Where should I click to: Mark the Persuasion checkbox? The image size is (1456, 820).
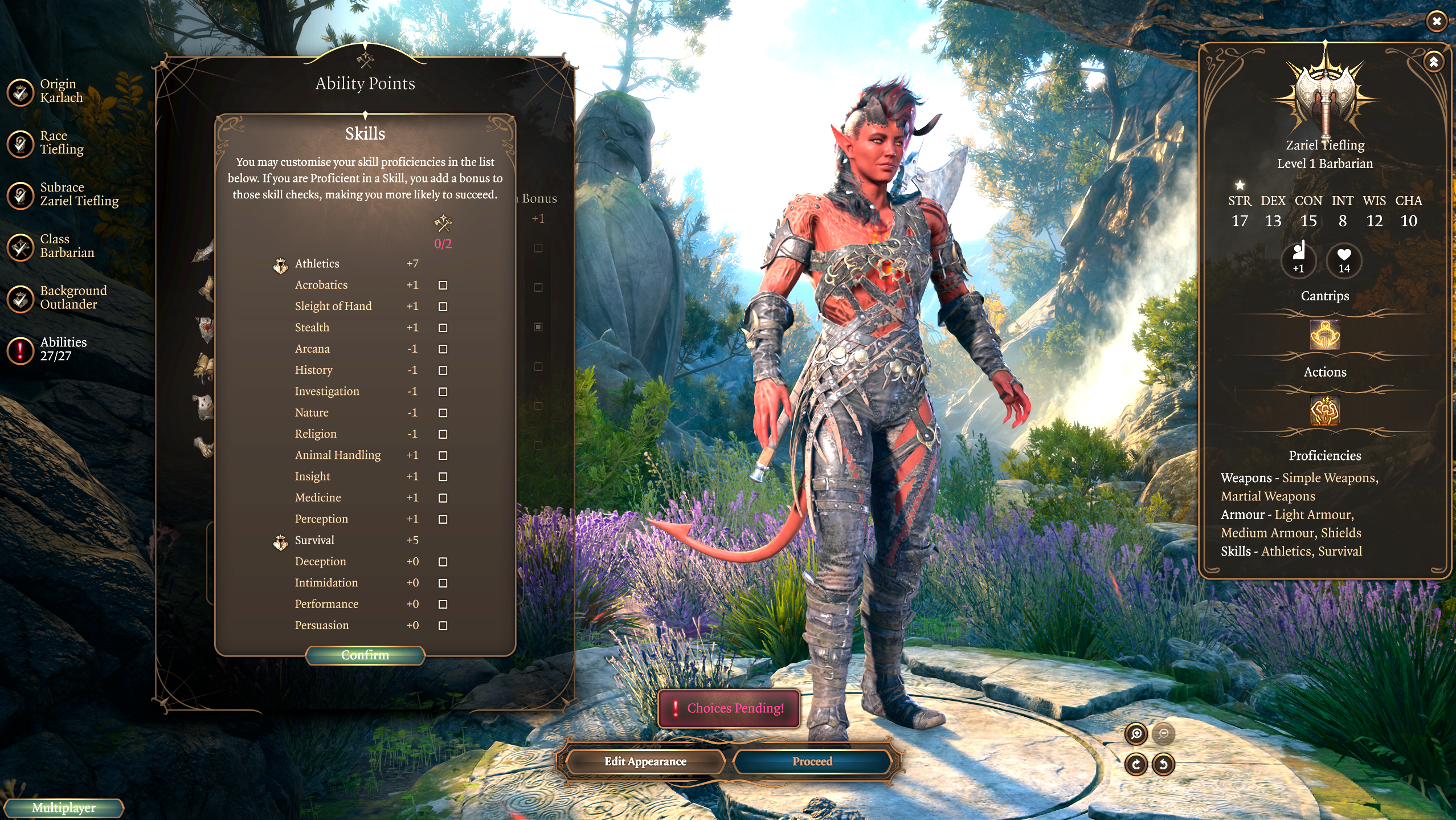tap(443, 626)
